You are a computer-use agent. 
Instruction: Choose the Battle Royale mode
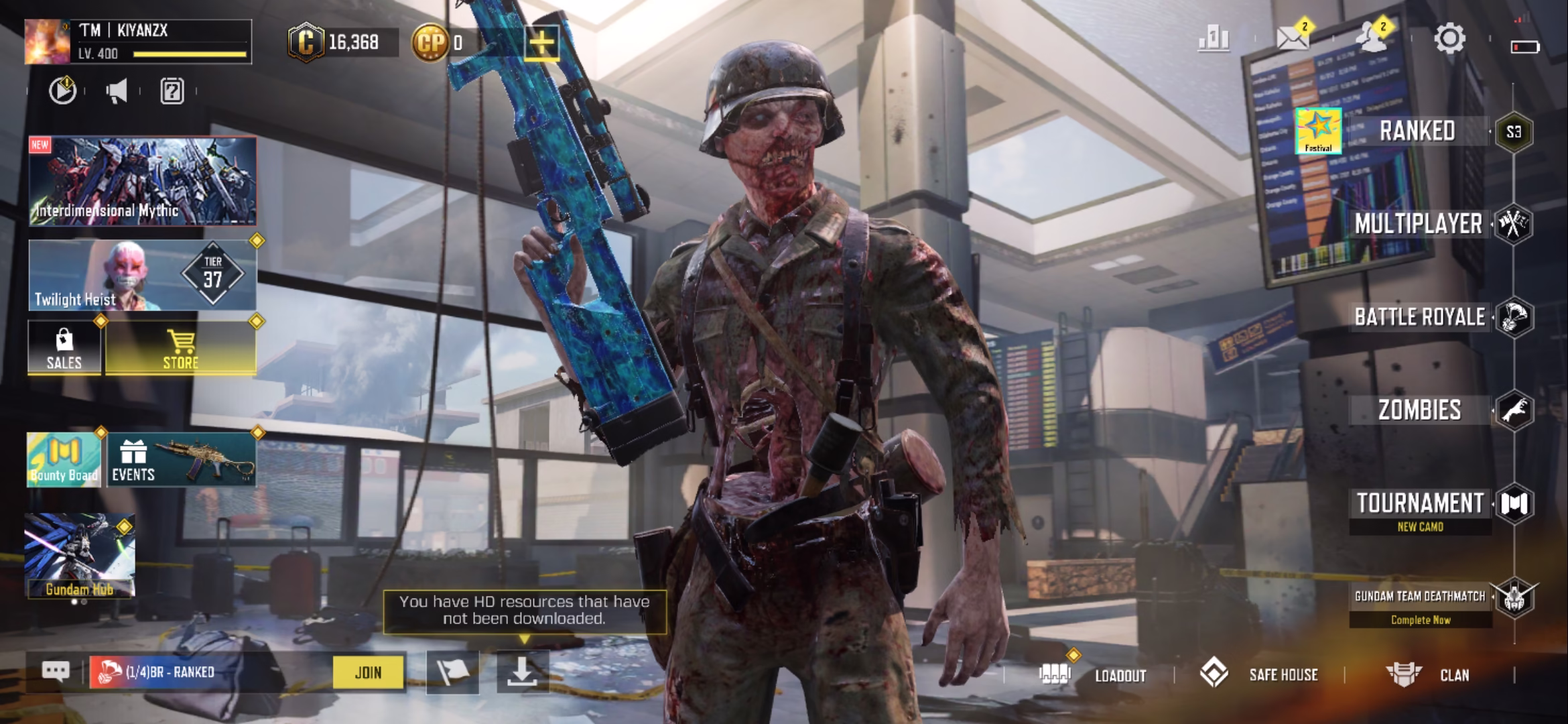click(1419, 317)
